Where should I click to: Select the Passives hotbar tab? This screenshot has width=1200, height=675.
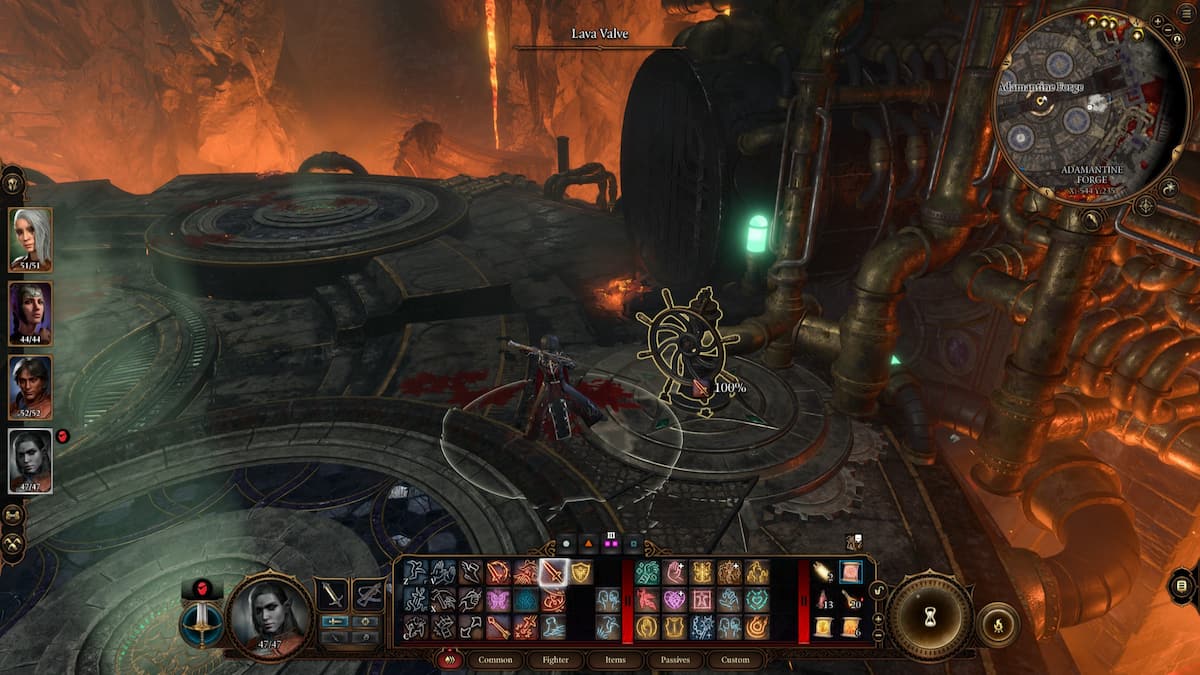675,660
